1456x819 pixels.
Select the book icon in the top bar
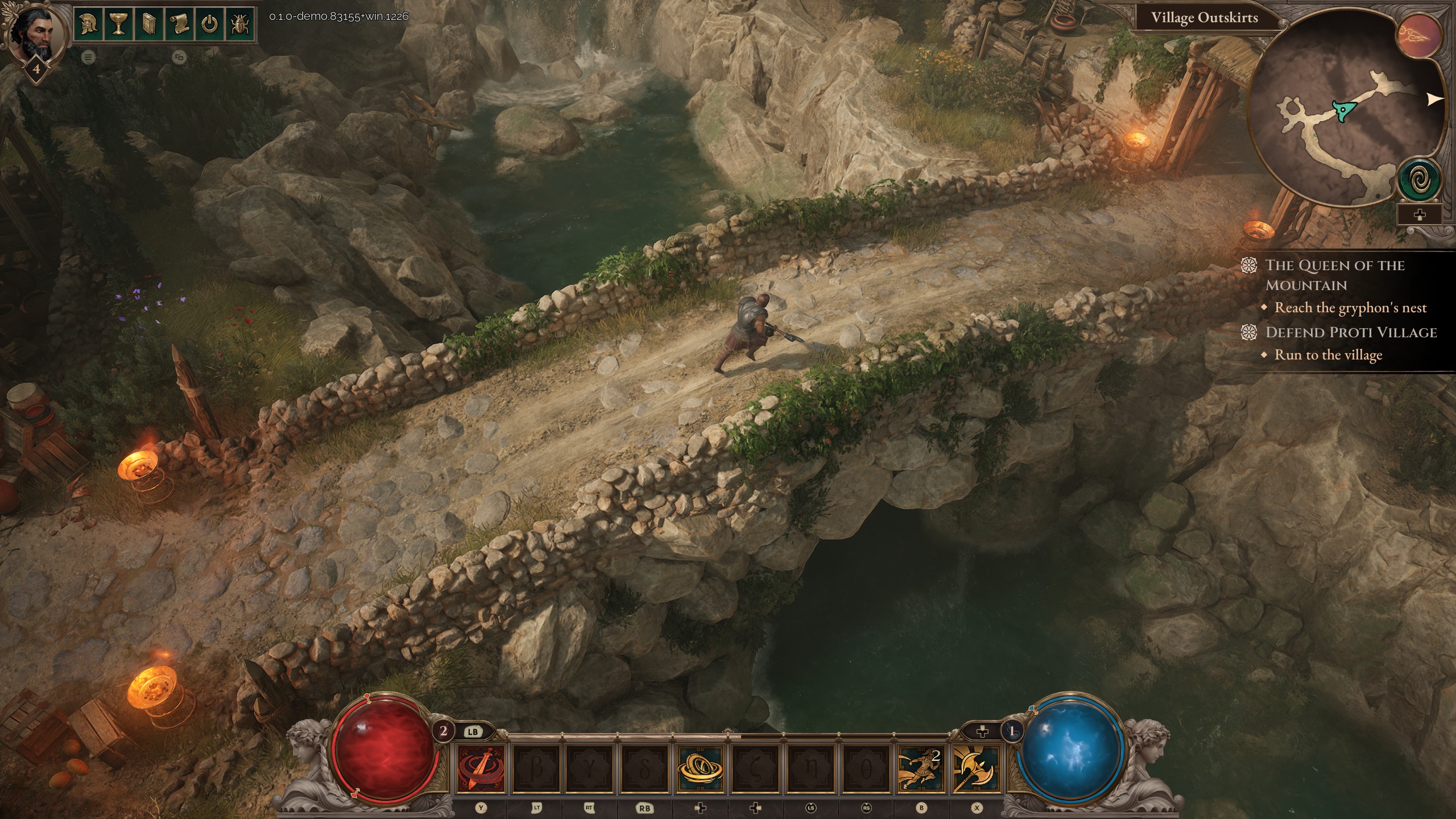(x=148, y=25)
